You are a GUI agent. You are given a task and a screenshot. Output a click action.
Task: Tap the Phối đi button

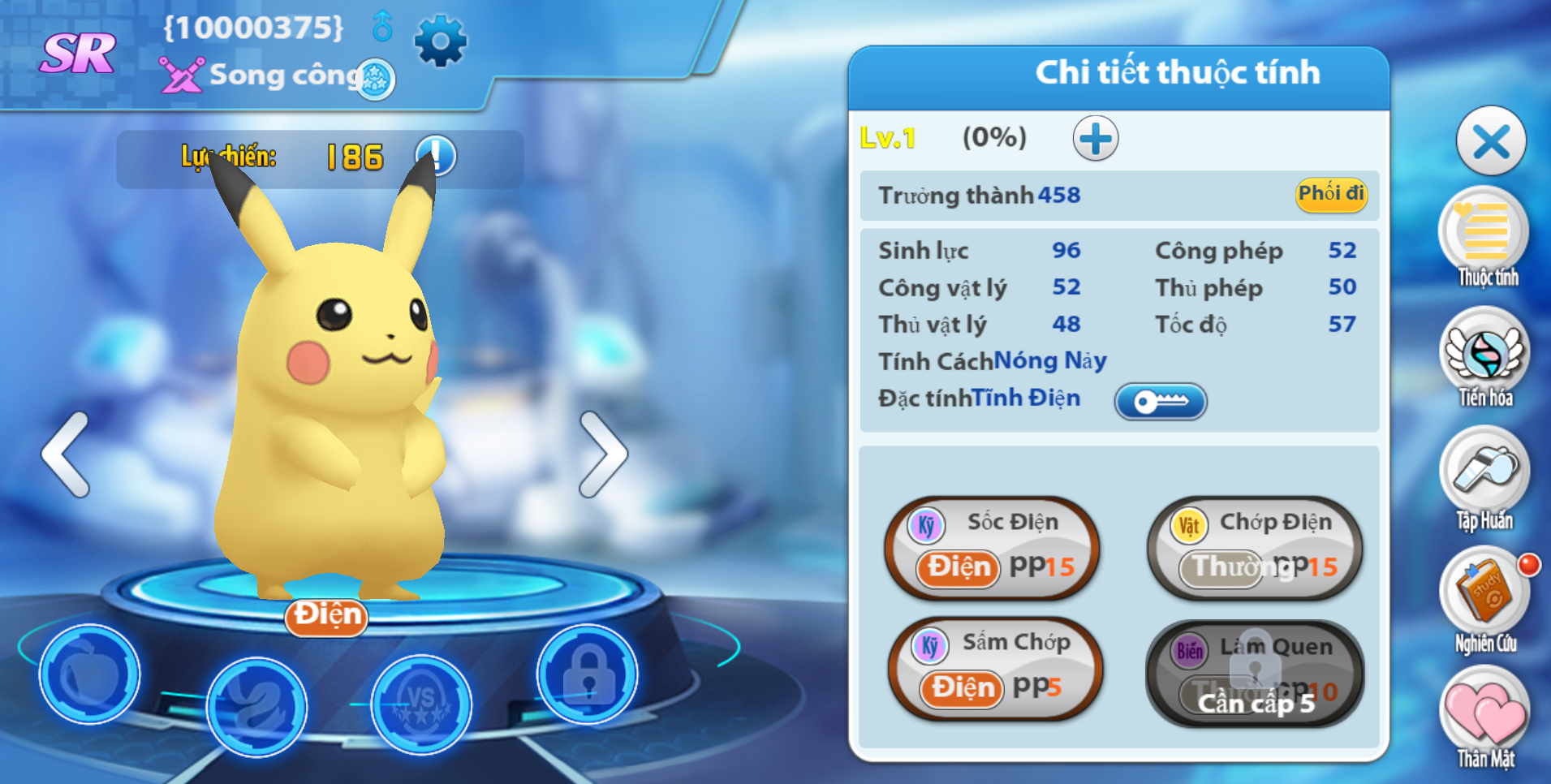1331,194
